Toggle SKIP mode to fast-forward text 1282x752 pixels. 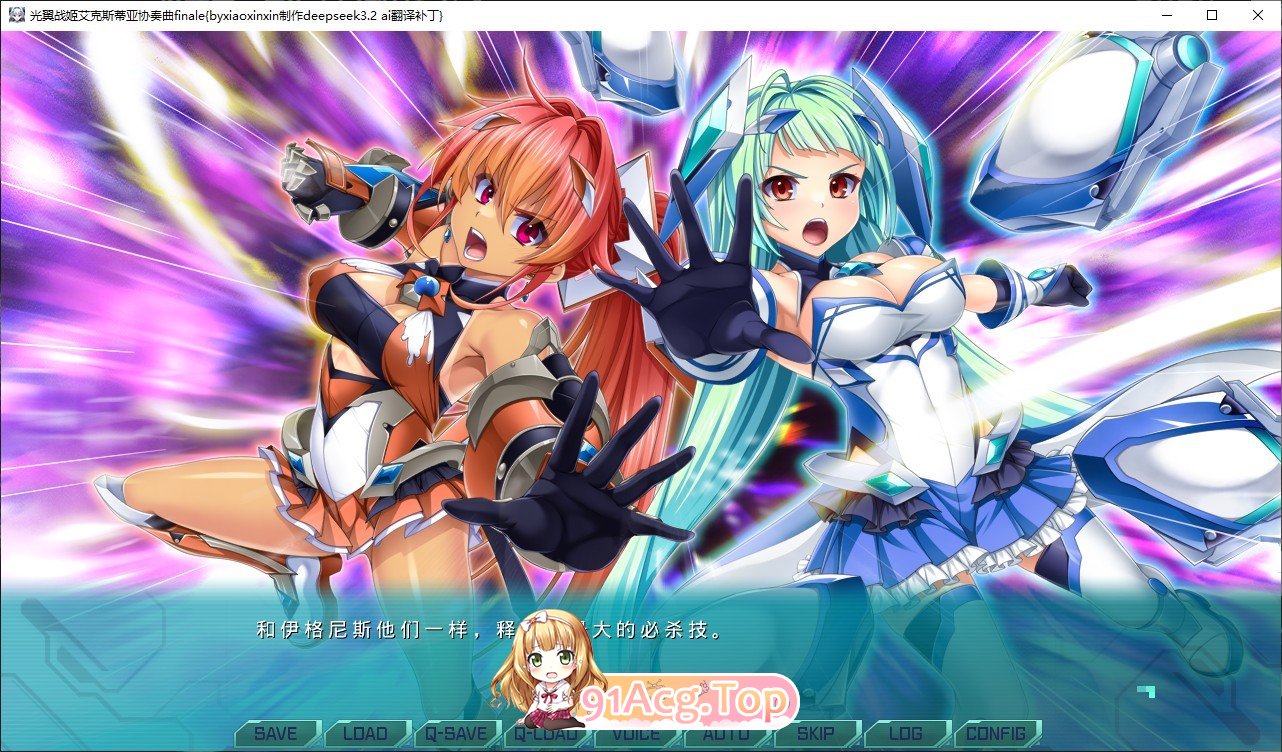pyautogui.click(x=817, y=733)
